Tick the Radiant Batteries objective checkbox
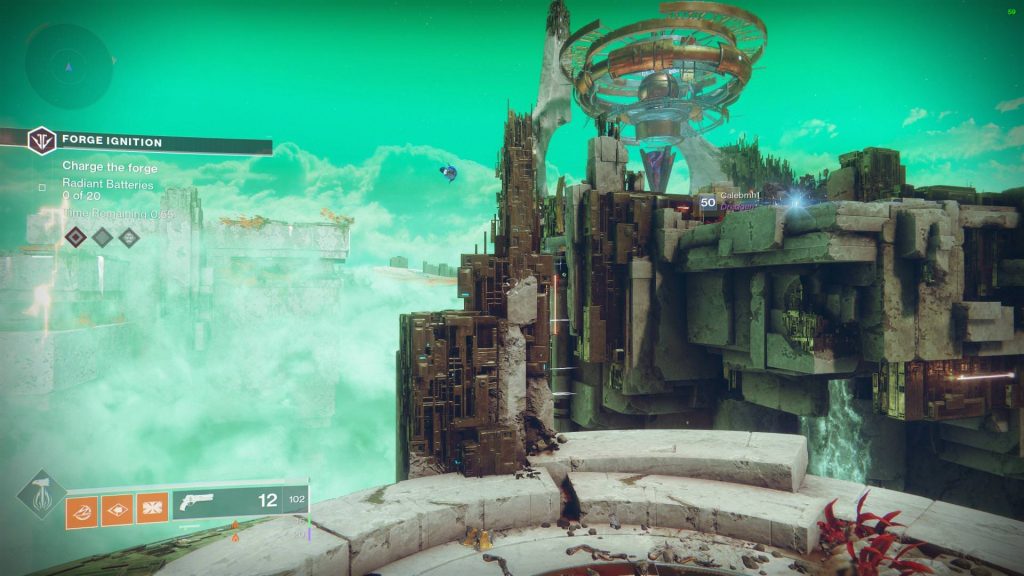1024x576 pixels. pyautogui.click(x=41, y=187)
